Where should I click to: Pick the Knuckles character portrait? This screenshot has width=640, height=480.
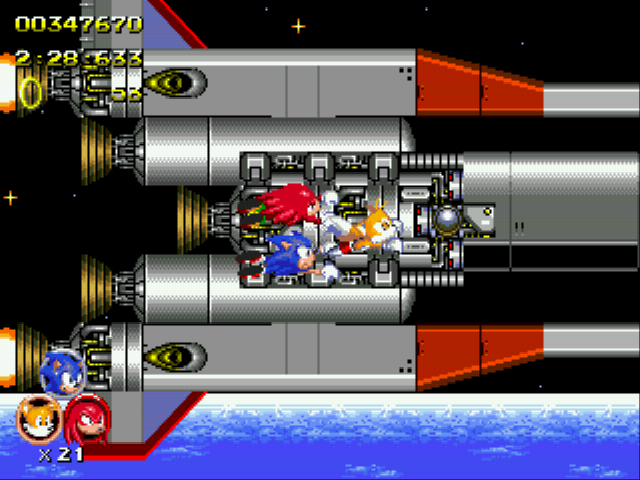86,418
